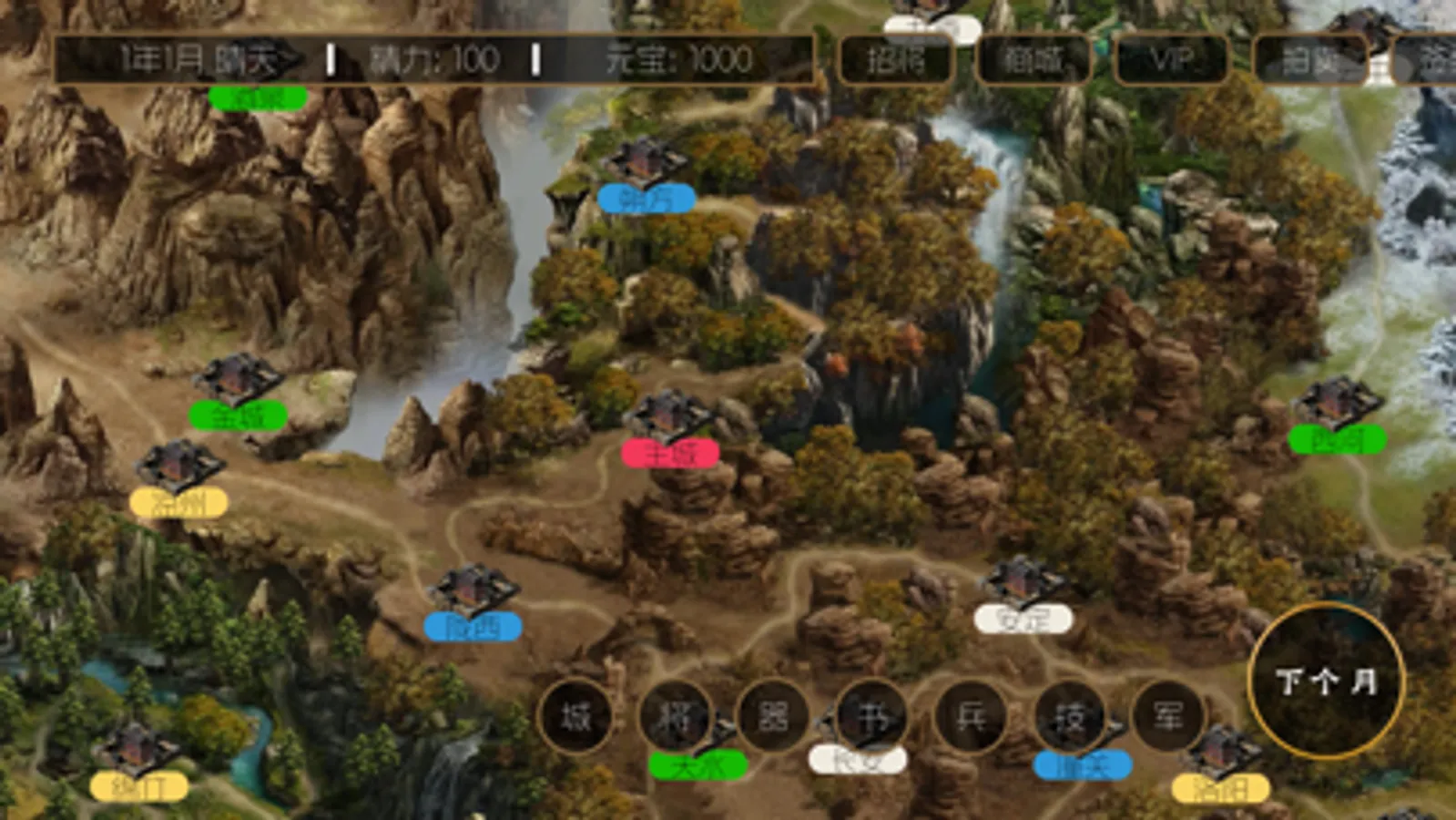Click the 元宝 1000 currency display

678,59
